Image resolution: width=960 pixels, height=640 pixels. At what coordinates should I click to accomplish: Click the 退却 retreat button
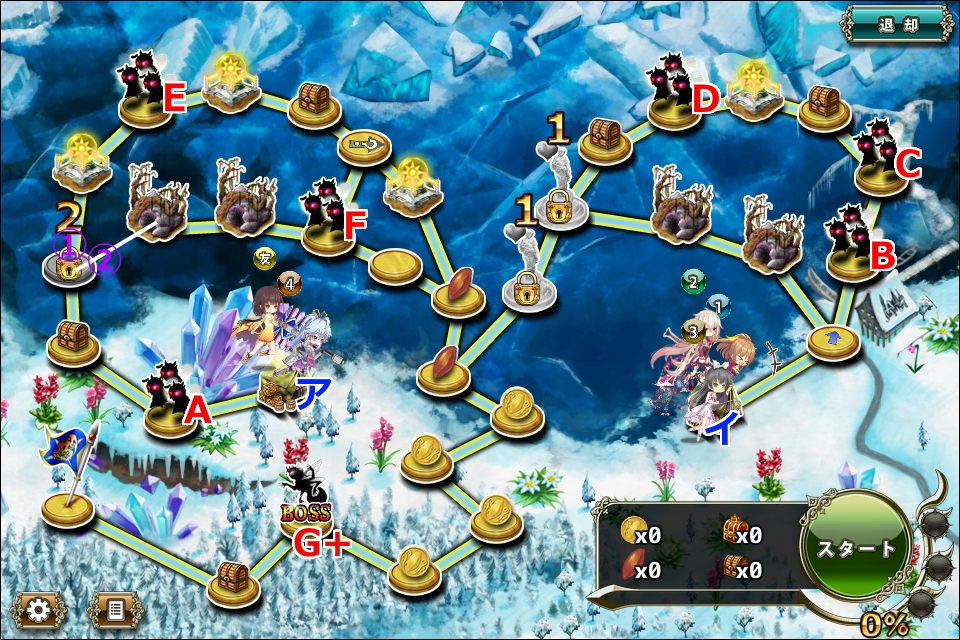point(897,24)
